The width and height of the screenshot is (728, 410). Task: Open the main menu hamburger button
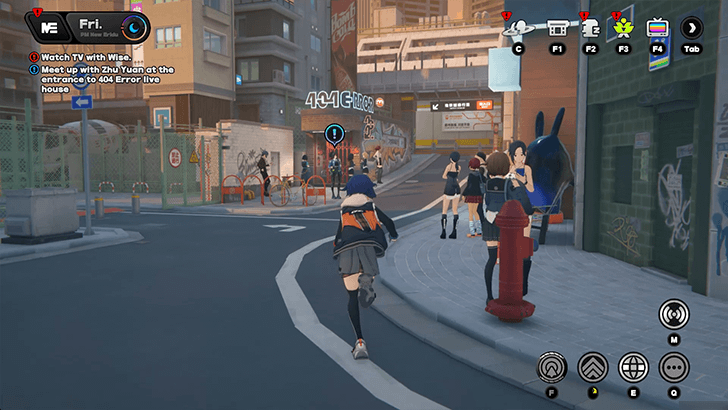47,26
